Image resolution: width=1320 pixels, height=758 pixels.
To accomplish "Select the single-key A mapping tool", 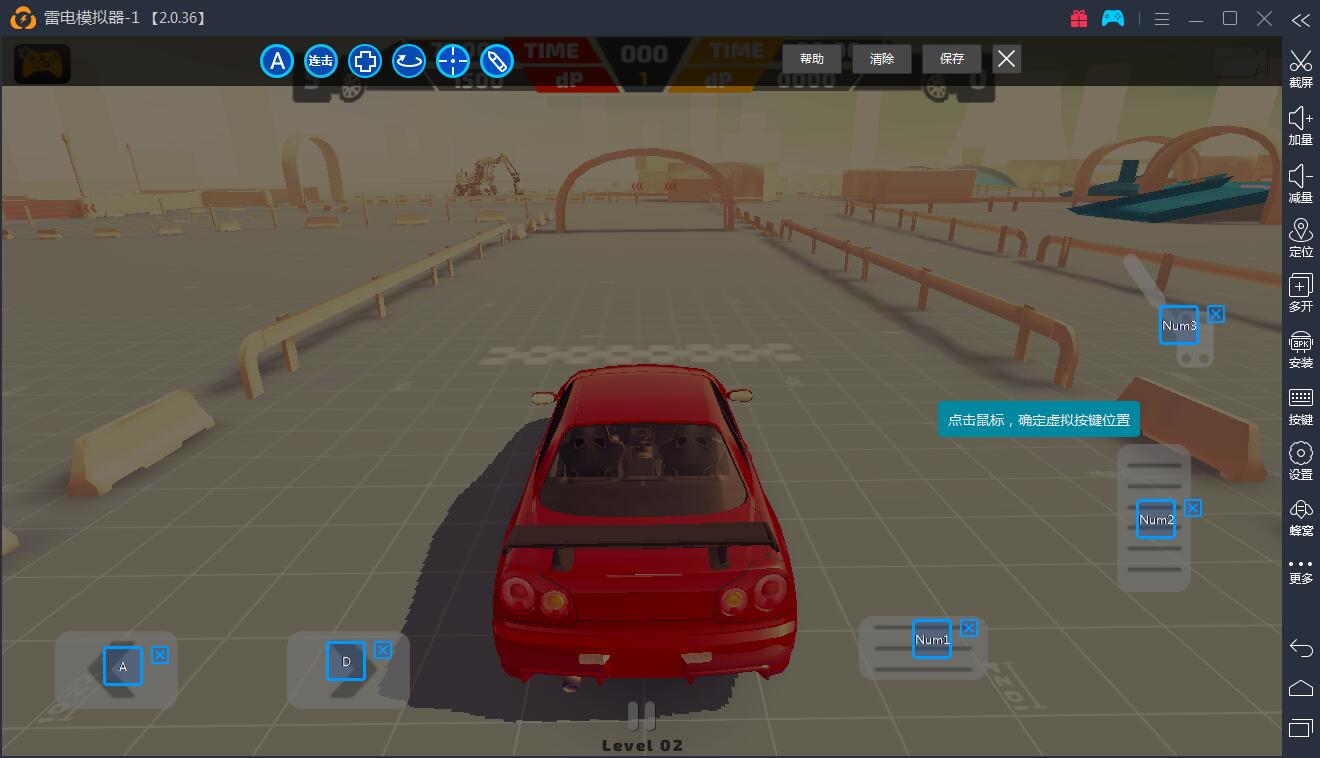I will click(277, 61).
